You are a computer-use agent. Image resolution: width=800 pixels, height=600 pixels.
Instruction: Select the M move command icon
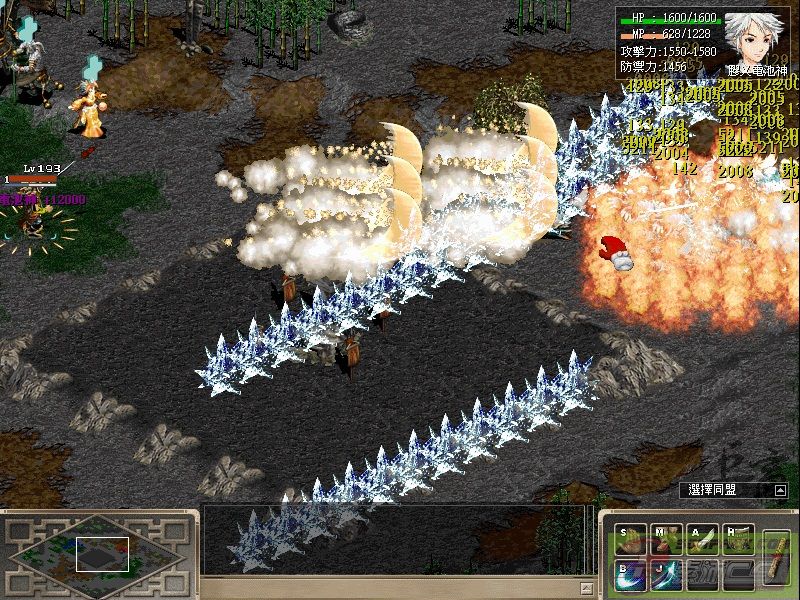coord(667,540)
